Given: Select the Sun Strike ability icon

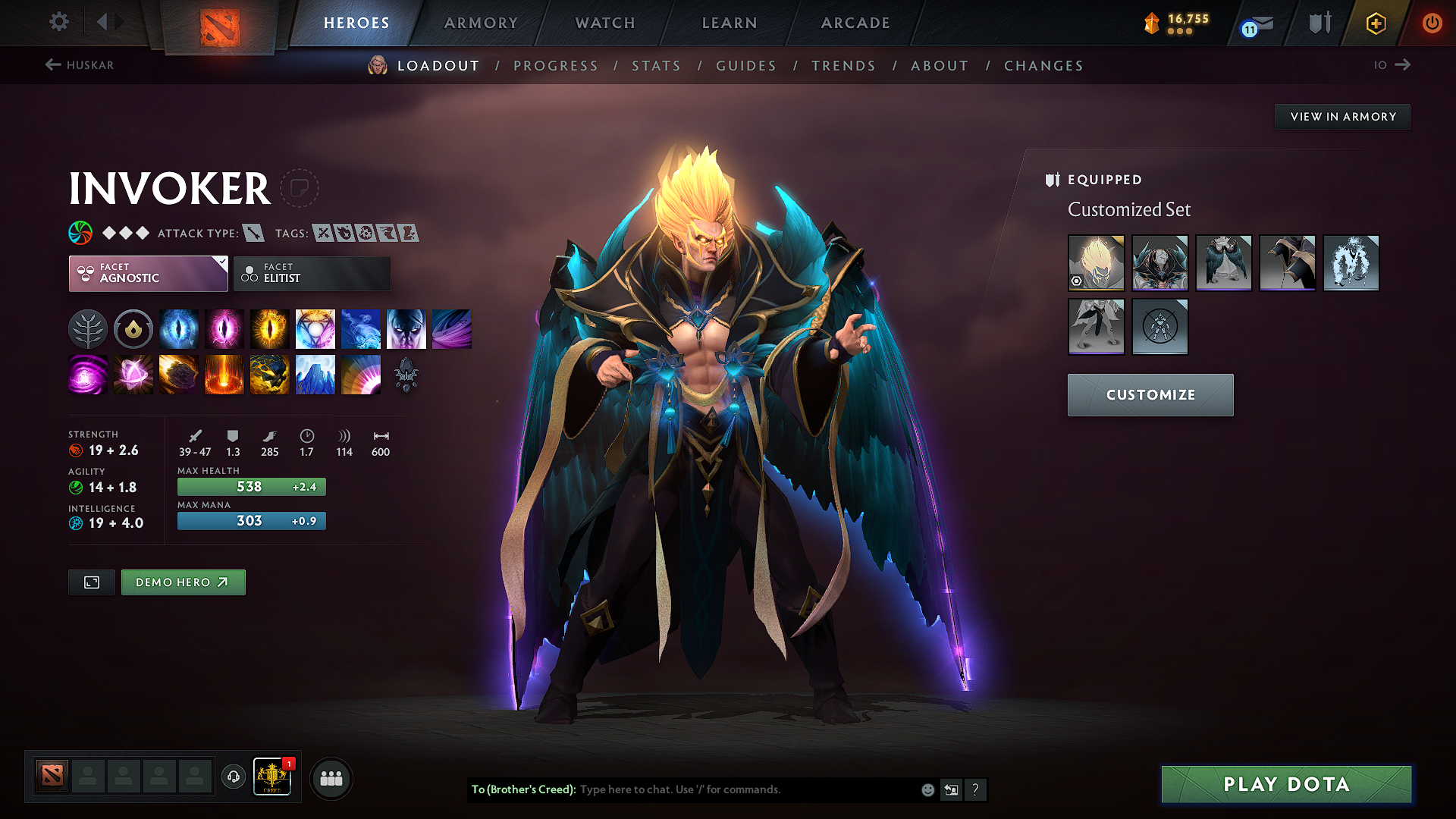Looking at the screenshot, I should [224, 375].
